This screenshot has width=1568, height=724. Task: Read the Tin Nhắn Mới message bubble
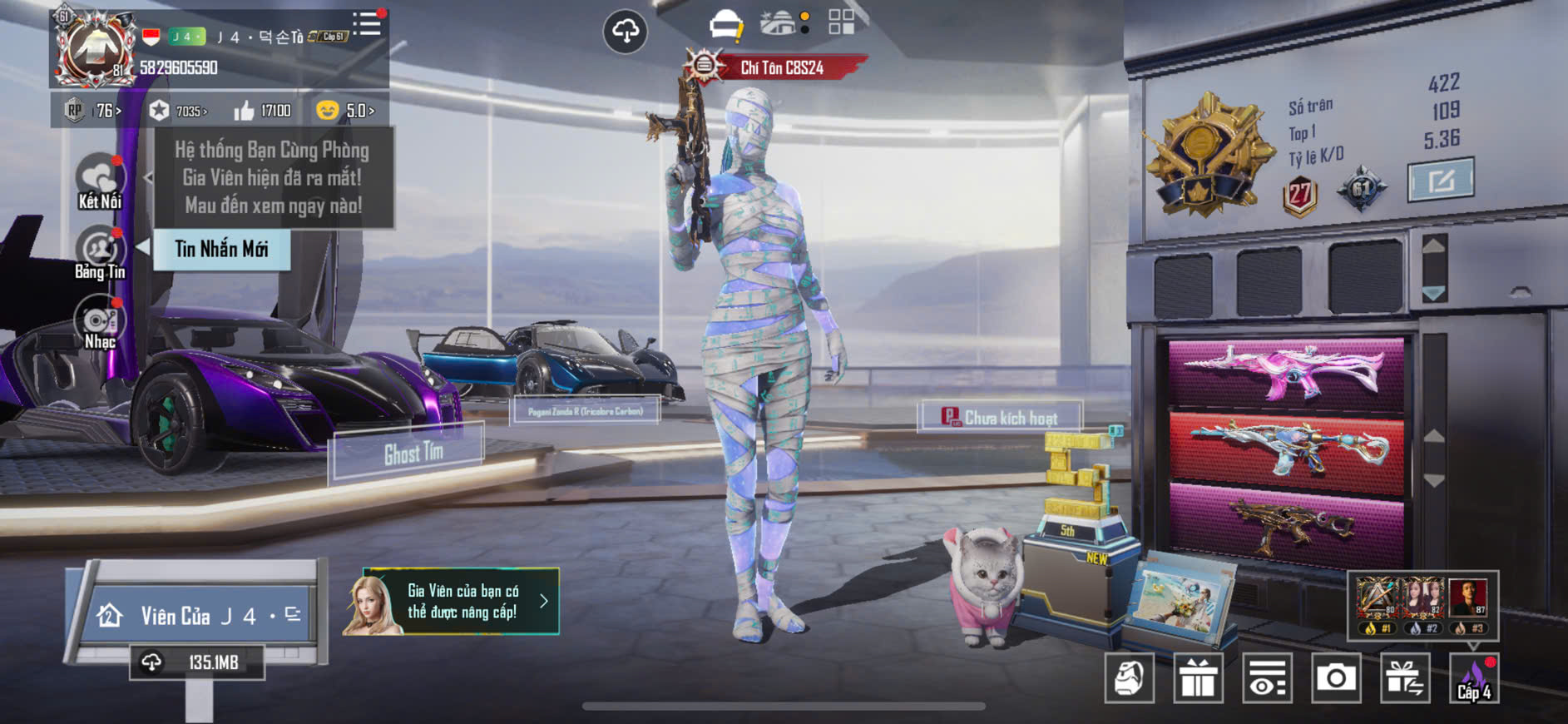click(x=221, y=249)
